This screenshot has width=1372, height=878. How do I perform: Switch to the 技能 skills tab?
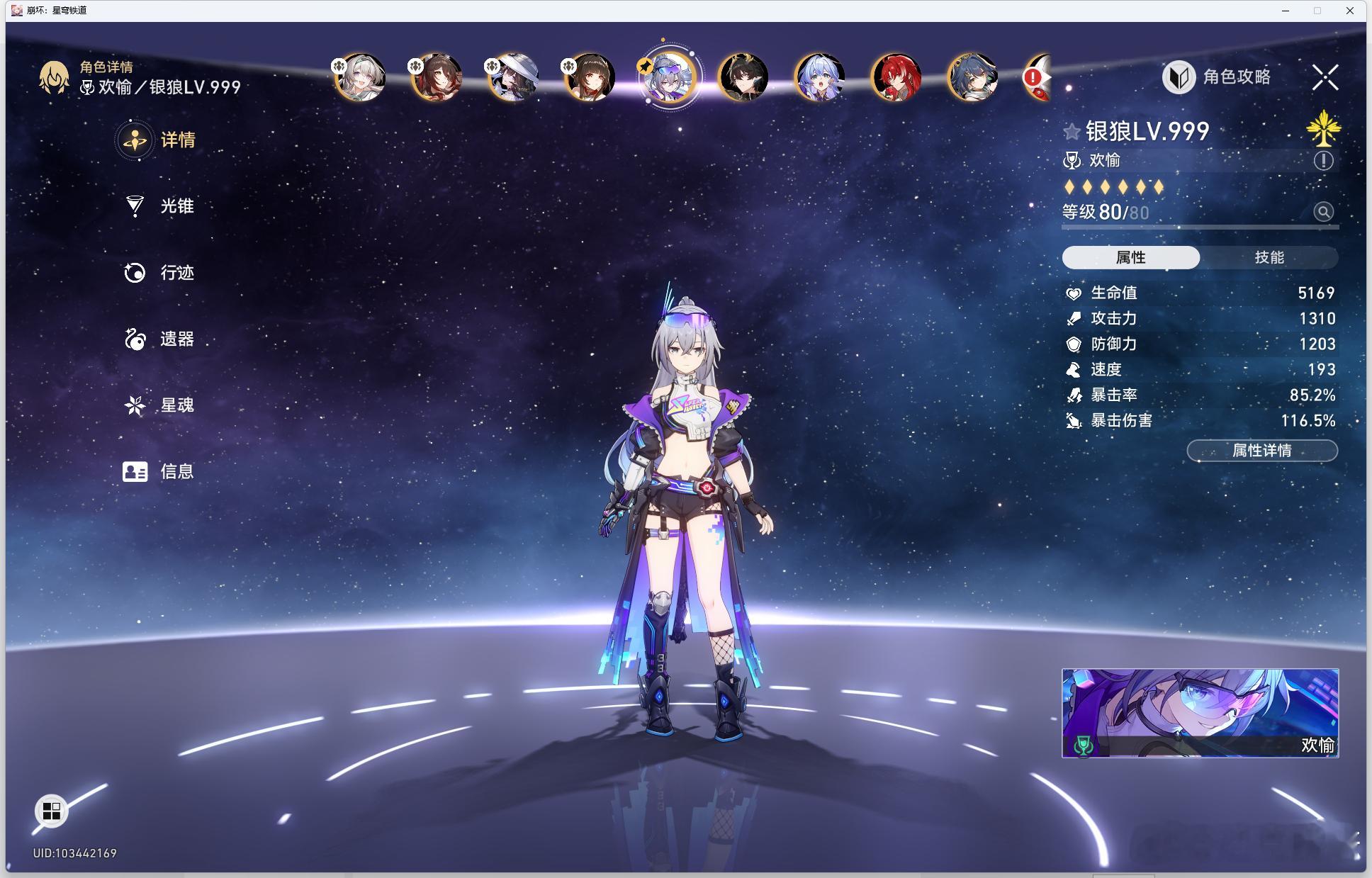pyautogui.click(x=1269, y=257)
